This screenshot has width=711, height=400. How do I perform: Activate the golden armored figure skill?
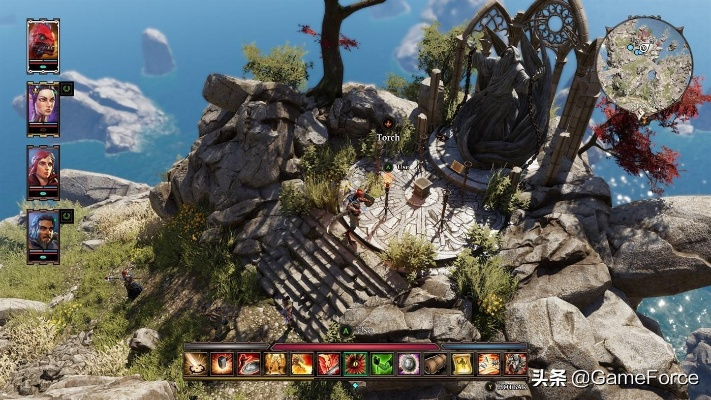pos(274,364)
